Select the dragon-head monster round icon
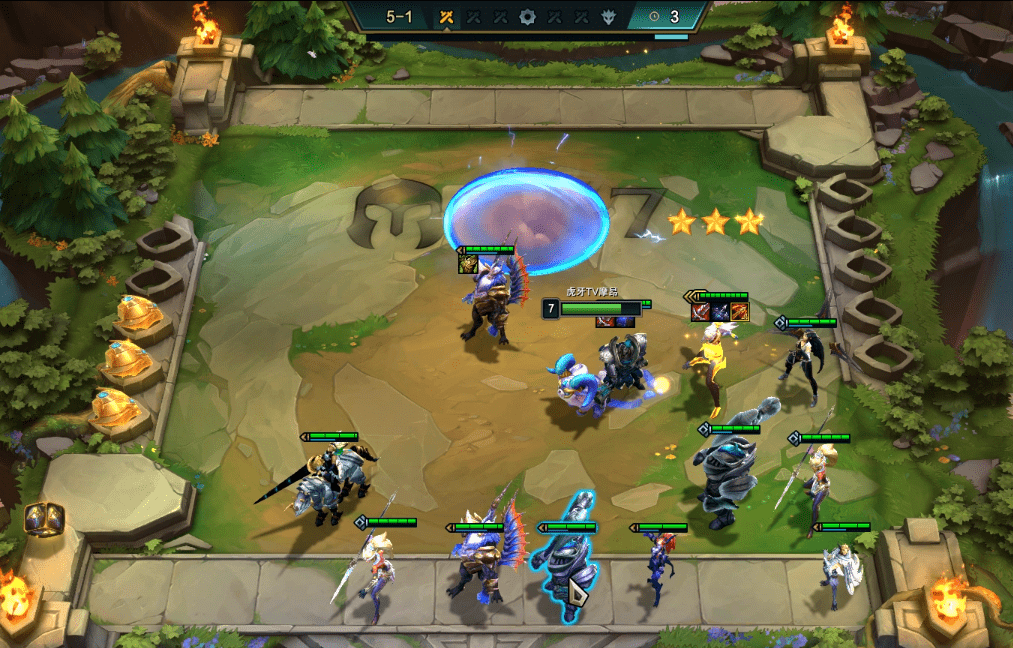 point(608,16)
